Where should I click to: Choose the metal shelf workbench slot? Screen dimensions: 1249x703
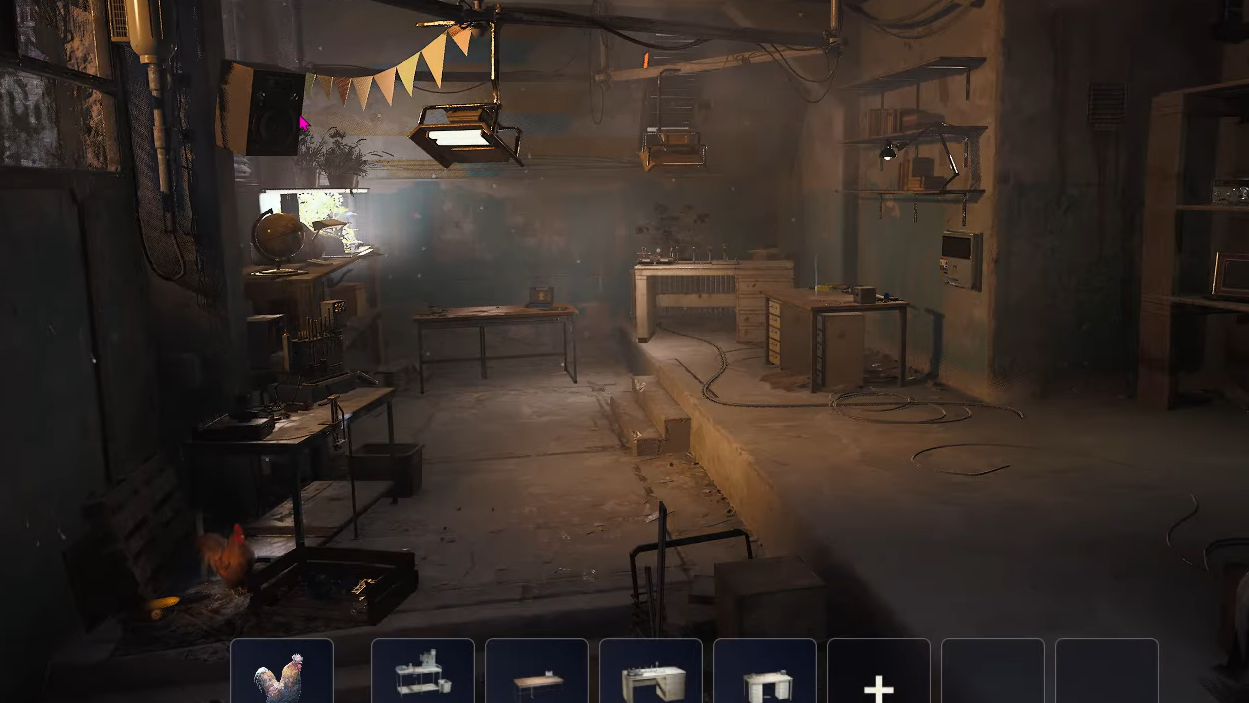coord(423,673)
